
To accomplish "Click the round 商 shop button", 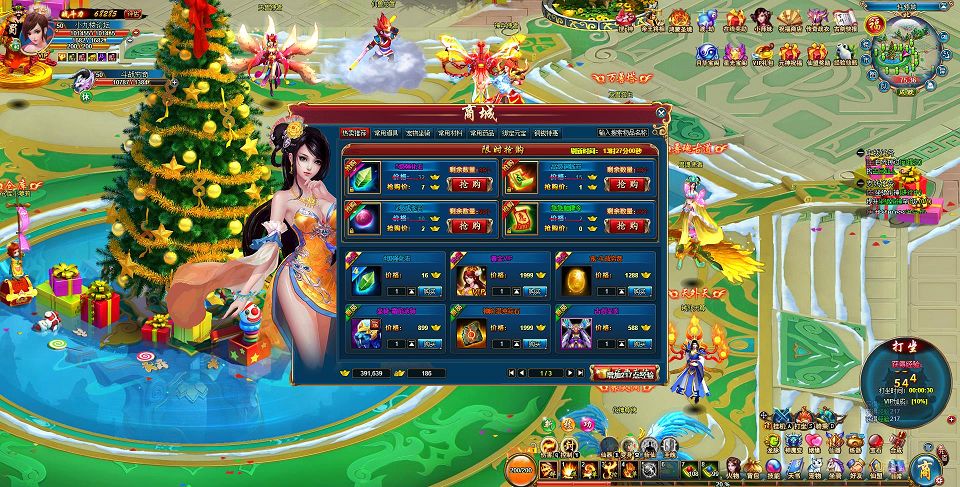I will [x=926, y=468].
